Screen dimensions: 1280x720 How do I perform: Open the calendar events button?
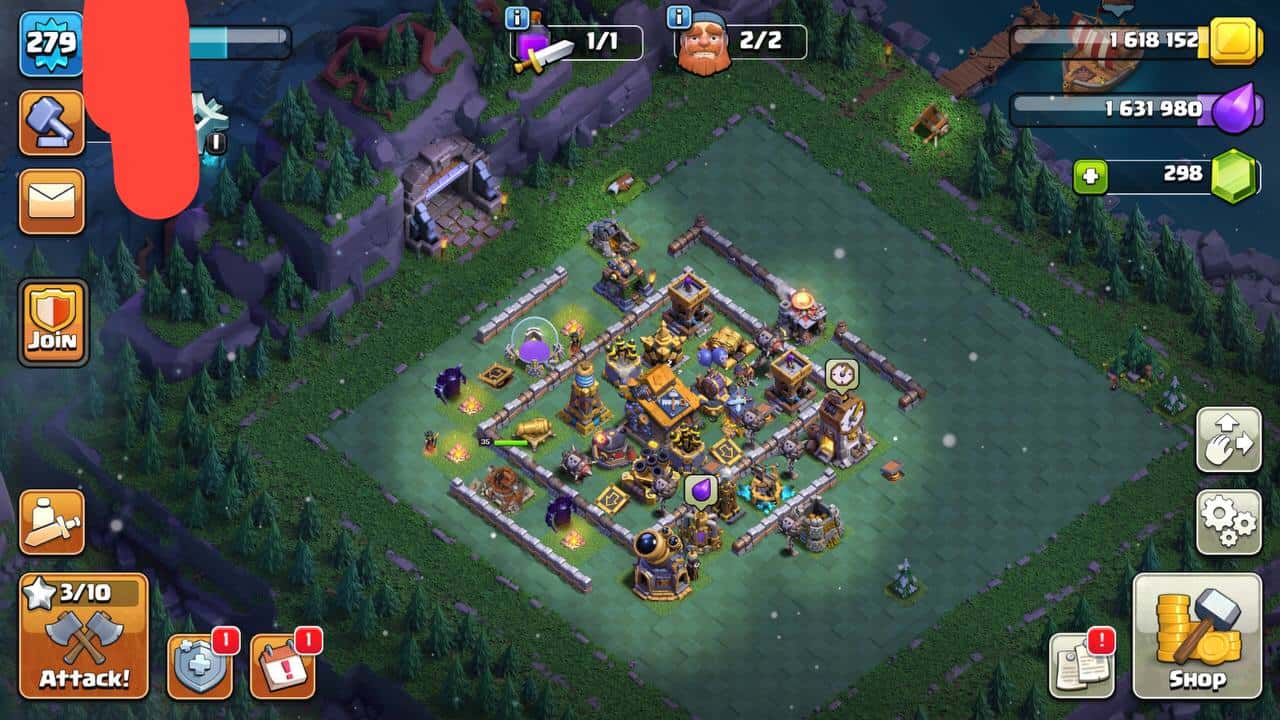(282, 666)
